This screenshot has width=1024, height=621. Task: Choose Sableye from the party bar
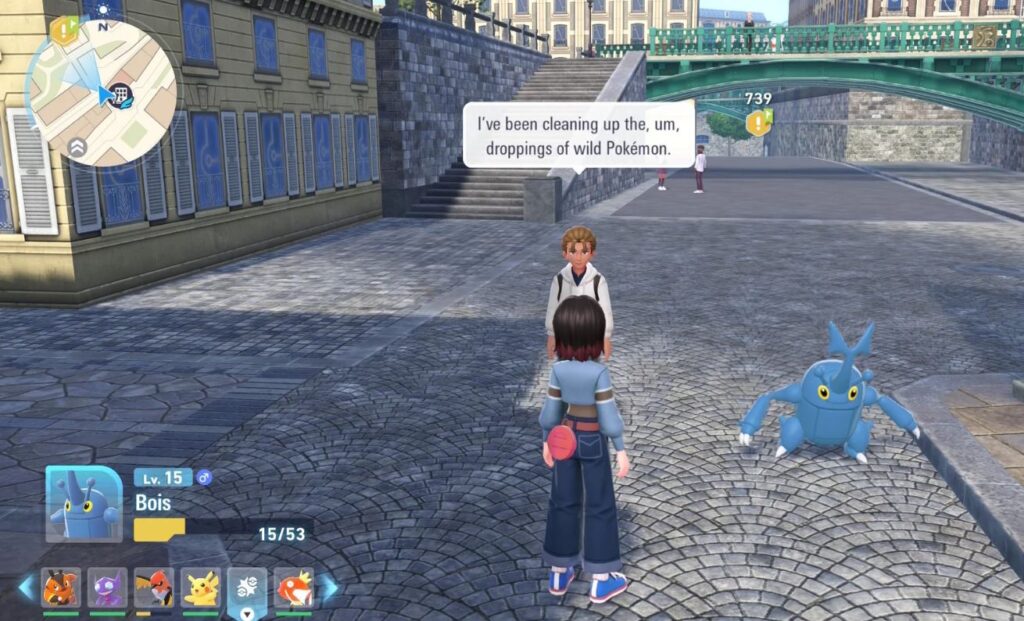click(x=107, y=587)
